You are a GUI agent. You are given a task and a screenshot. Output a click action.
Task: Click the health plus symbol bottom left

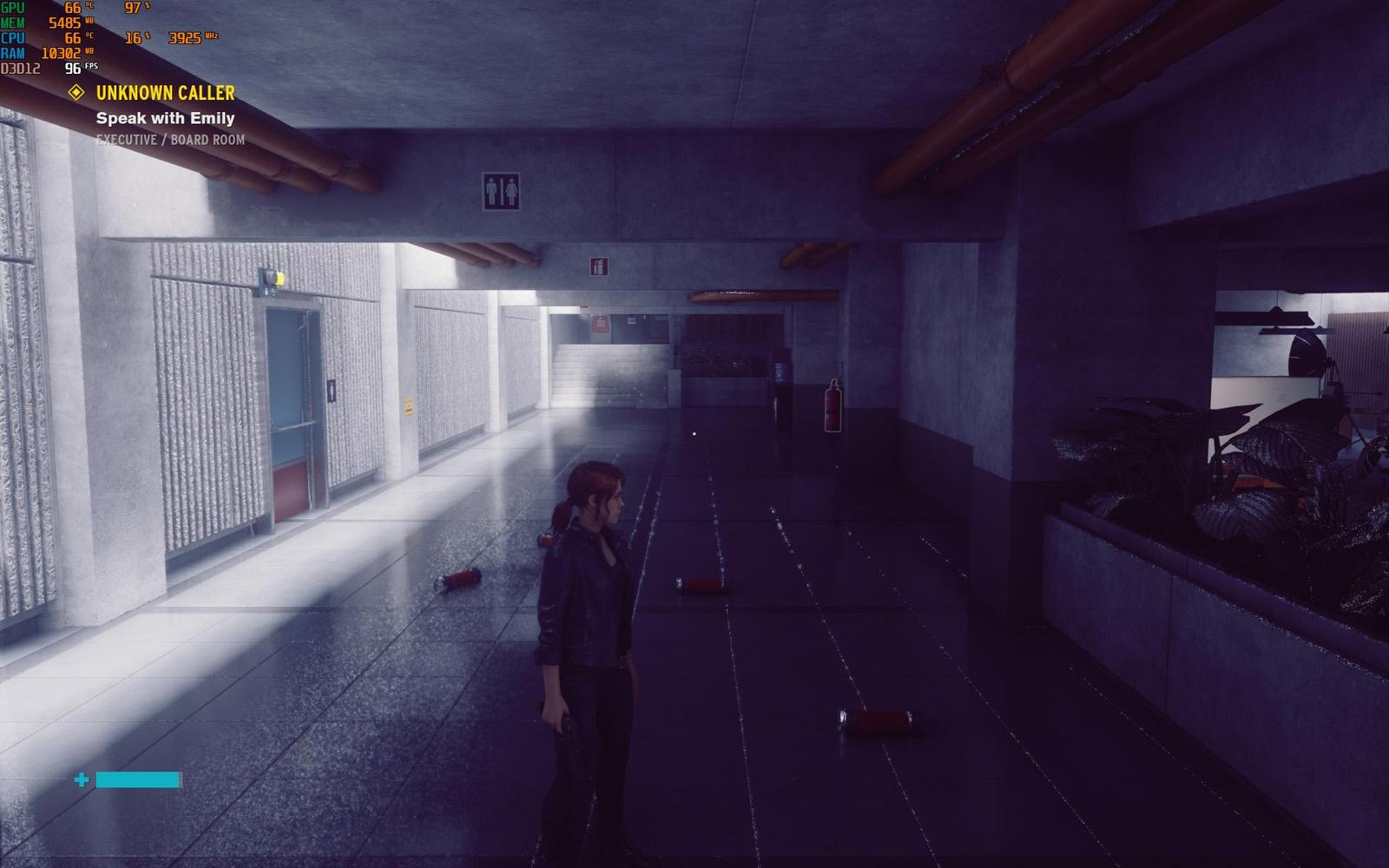coord(82,779)
